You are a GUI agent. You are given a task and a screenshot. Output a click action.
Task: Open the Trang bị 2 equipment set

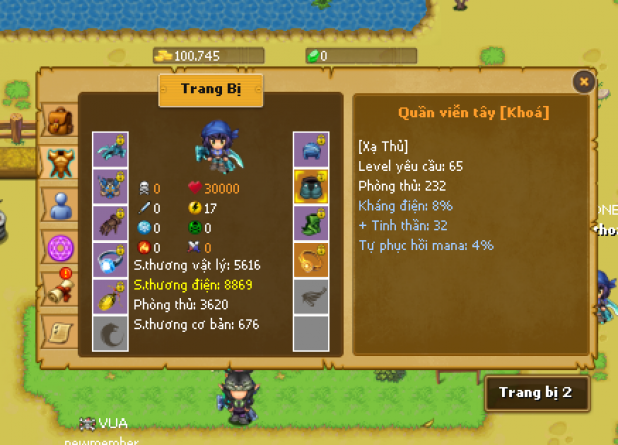[535, 393]
